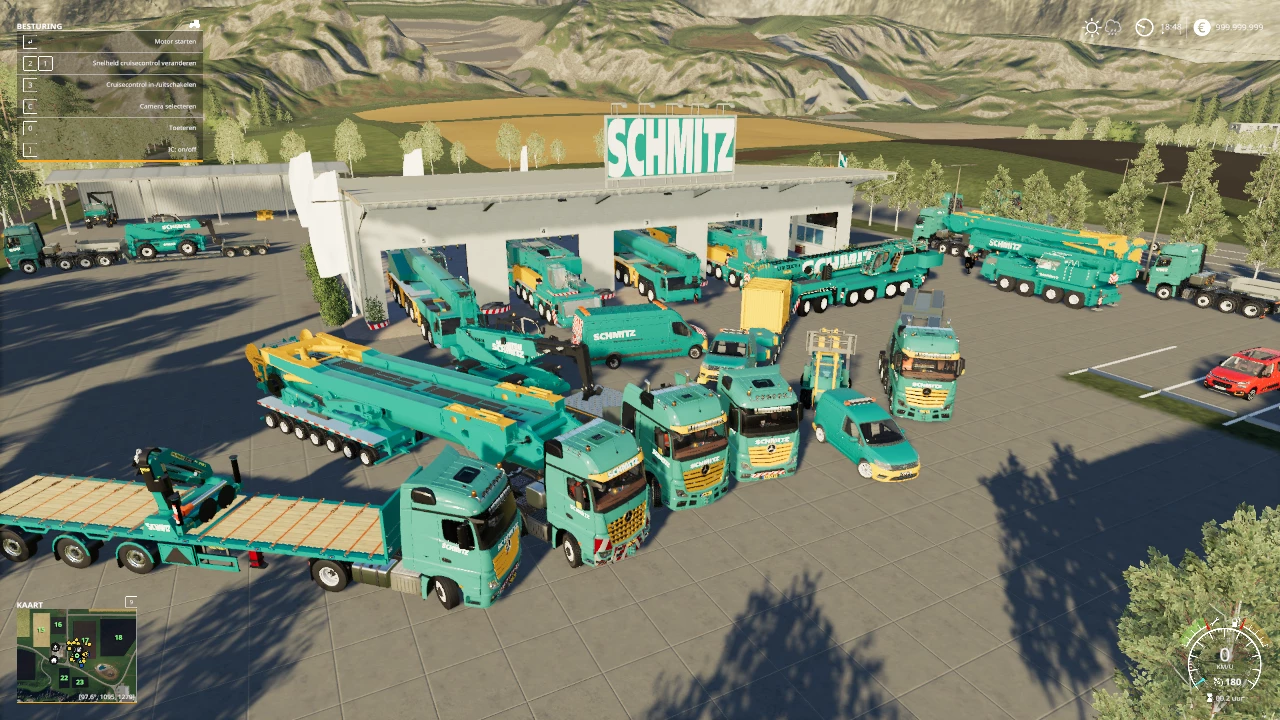Open the minimap zoom level indicator
Screen dimensions: 1280x720
[130, 602]
